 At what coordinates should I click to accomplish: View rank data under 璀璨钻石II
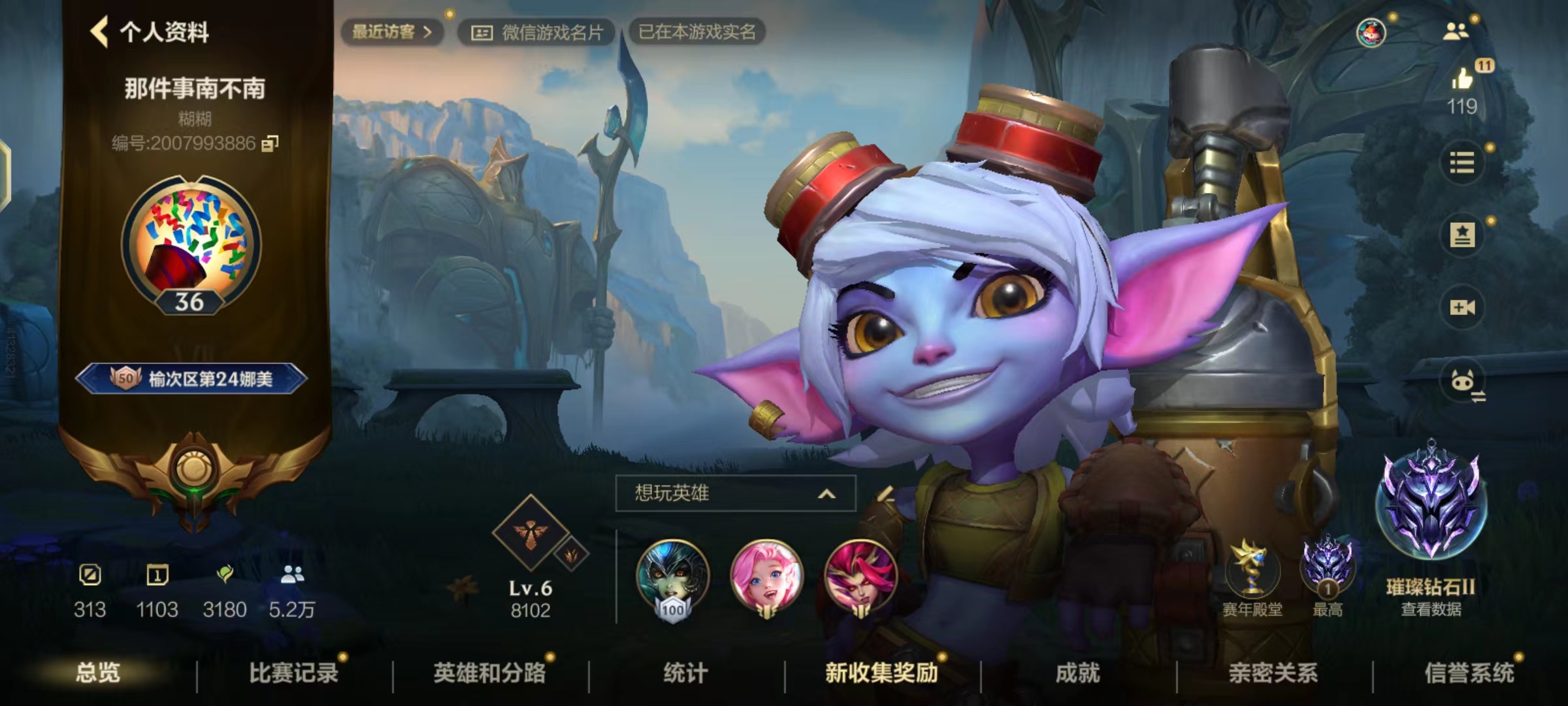click(x=1431, y=609)
